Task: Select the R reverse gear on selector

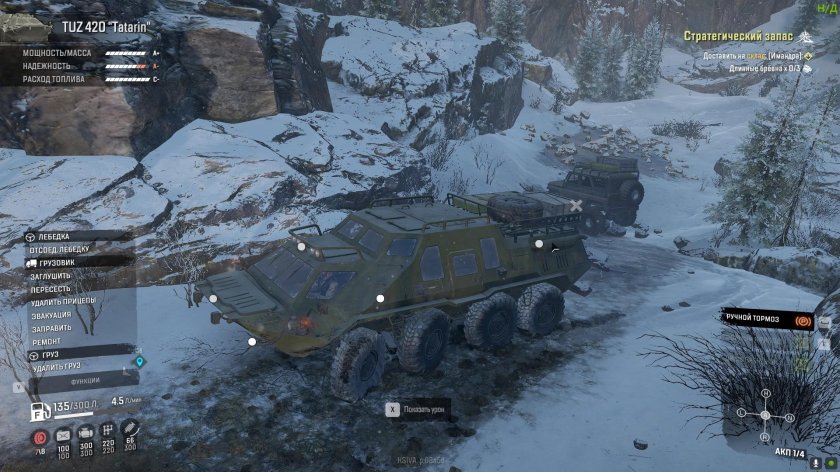Action: click(x=764, y=436)
